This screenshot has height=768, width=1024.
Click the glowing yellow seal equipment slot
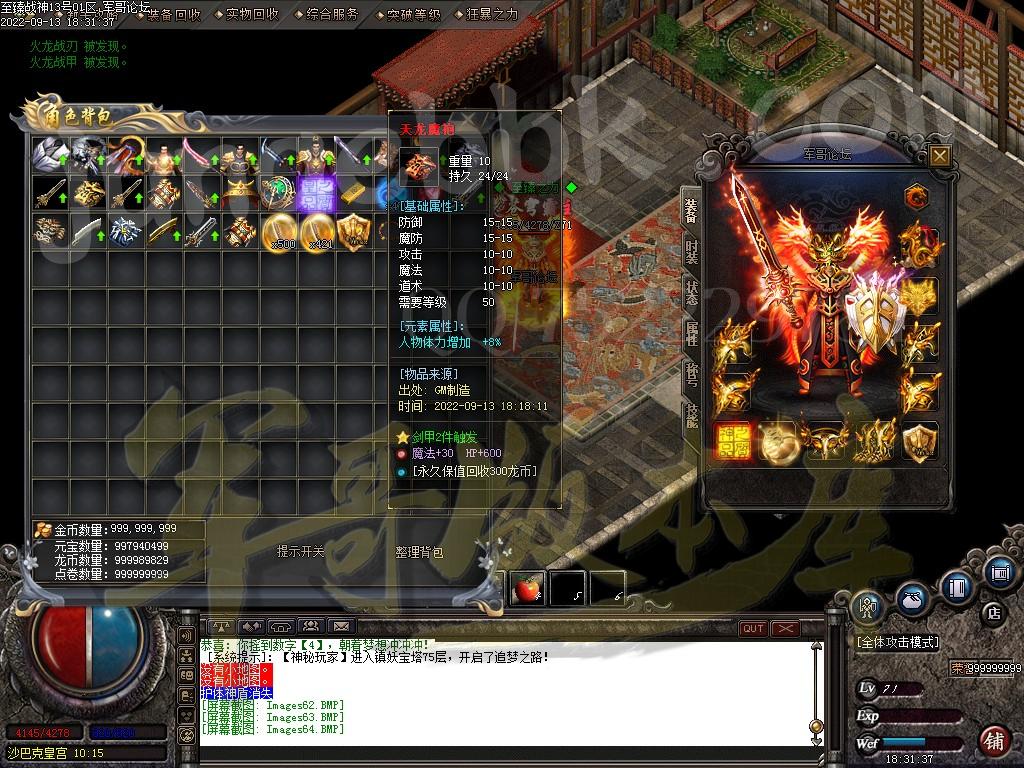click(x=735, y=441)
